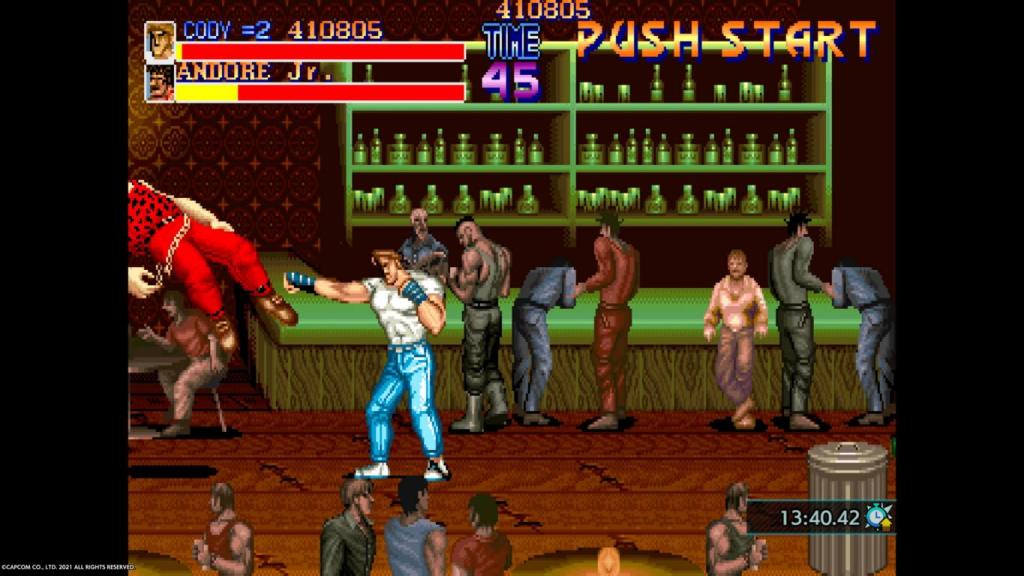Click the stopwatch icon on the timer overlay
Screen dimensions: 1024x576
(x=878, y=516)
